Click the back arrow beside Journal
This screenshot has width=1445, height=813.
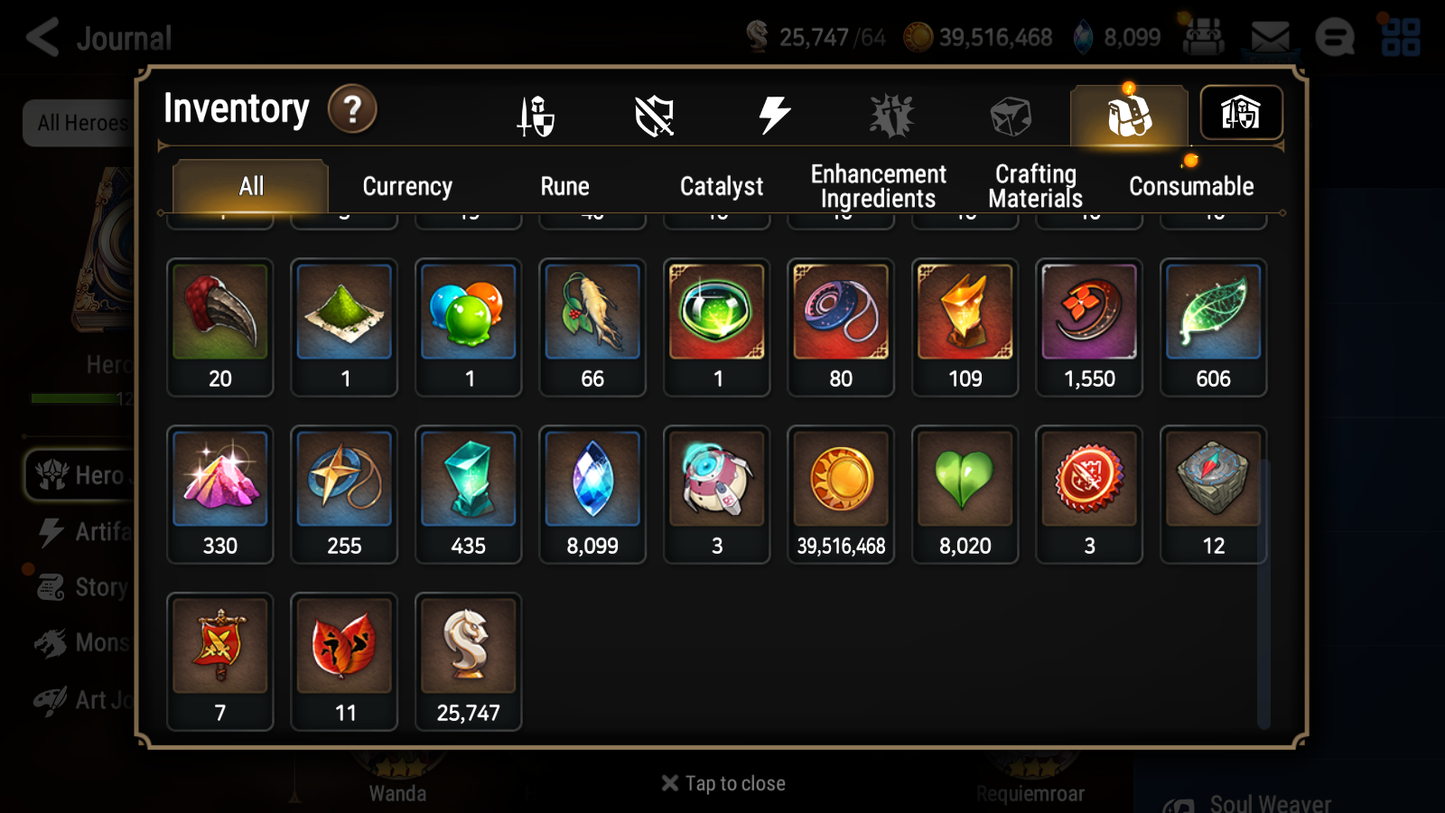42,37
